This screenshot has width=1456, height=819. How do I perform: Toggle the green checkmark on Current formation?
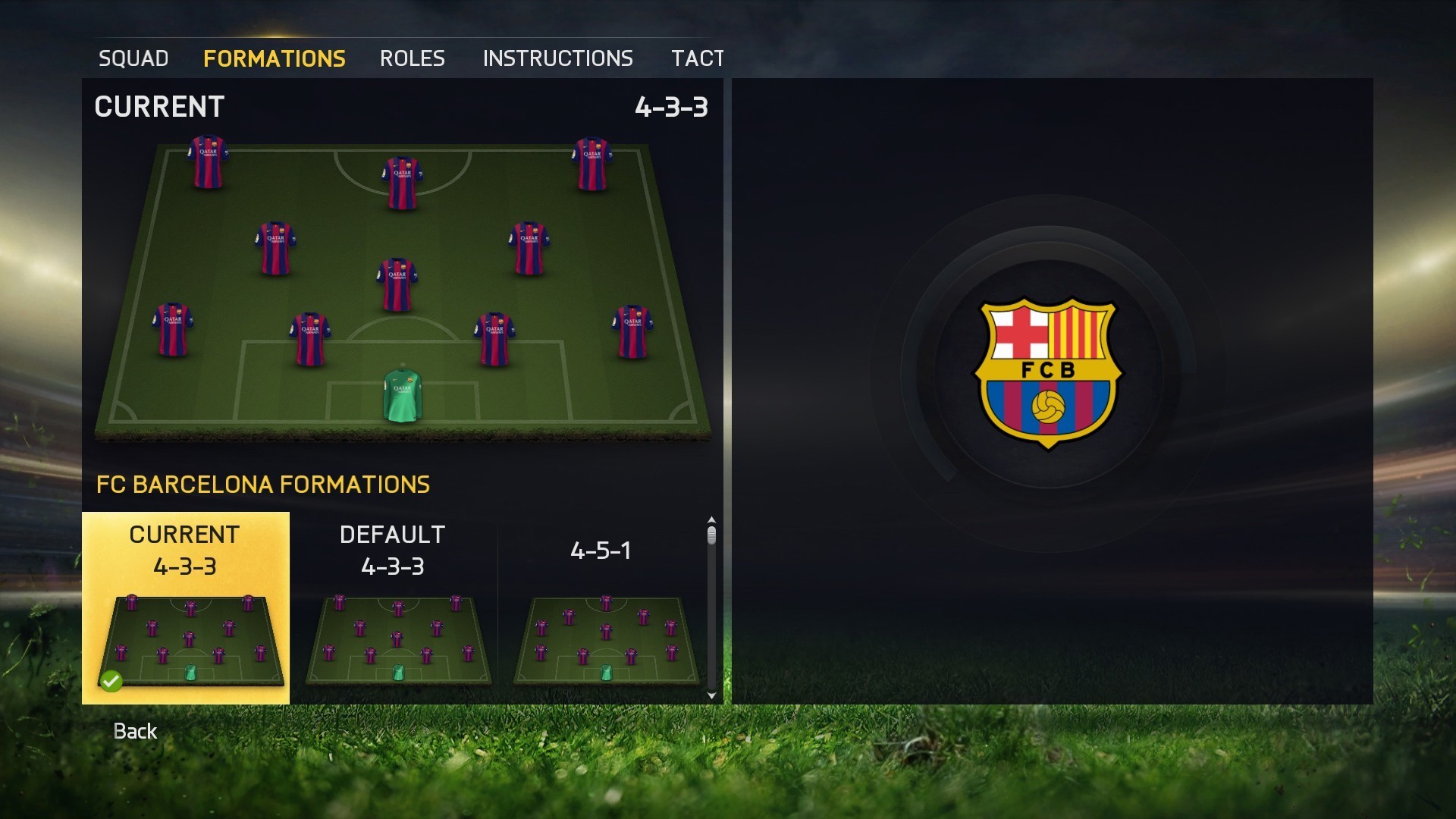click(112, 681)
